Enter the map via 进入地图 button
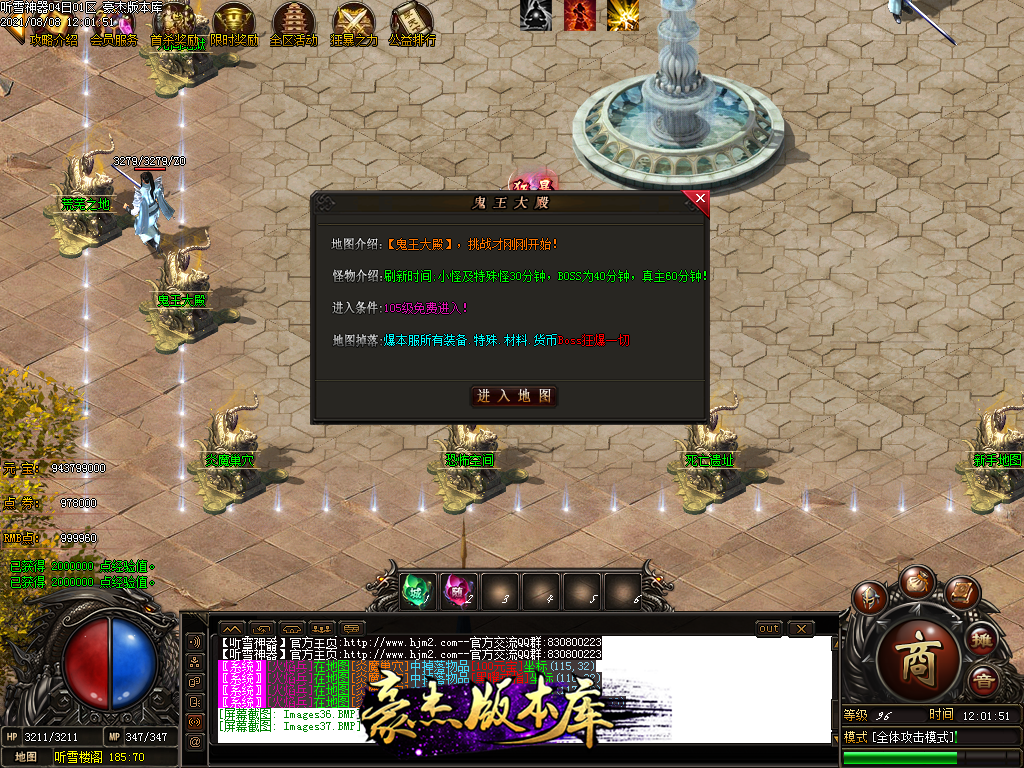The height and width of the screenshot is (768, 1024). coord(514,396)
